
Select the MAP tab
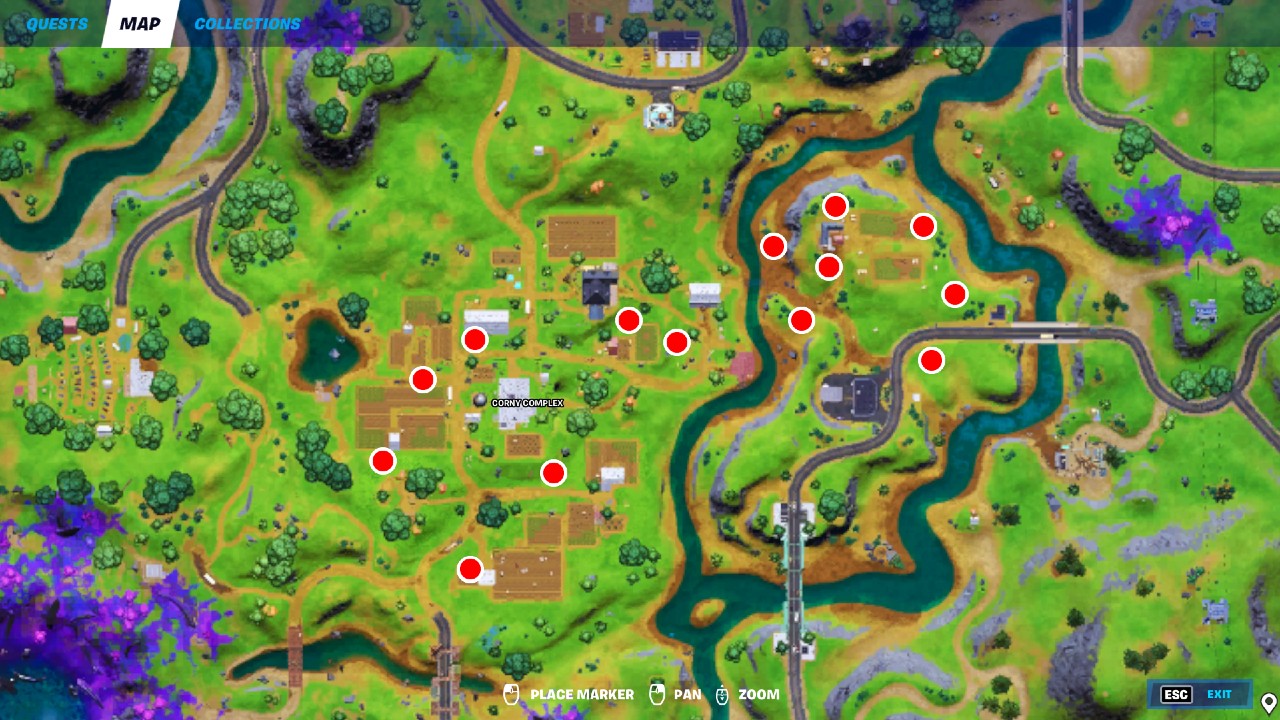tap(138, 23)
